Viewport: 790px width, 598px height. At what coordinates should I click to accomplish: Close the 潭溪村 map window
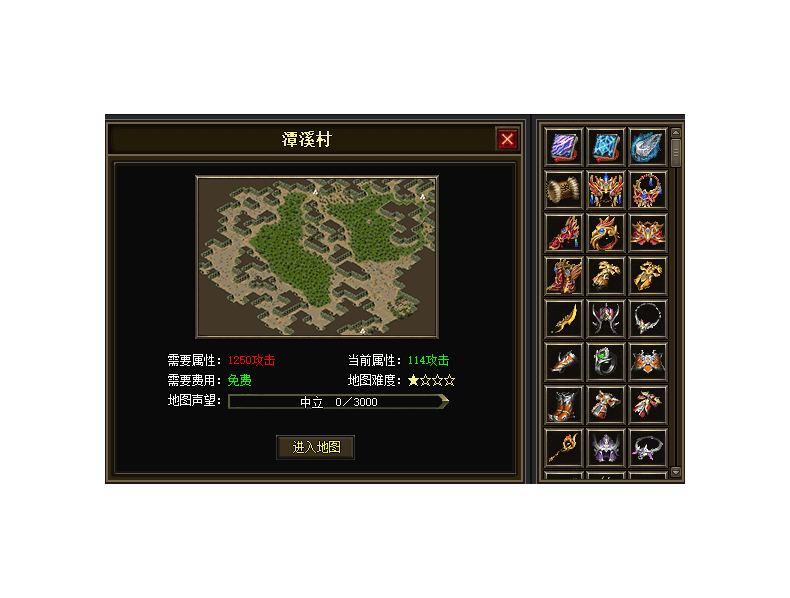coord(507,139)
